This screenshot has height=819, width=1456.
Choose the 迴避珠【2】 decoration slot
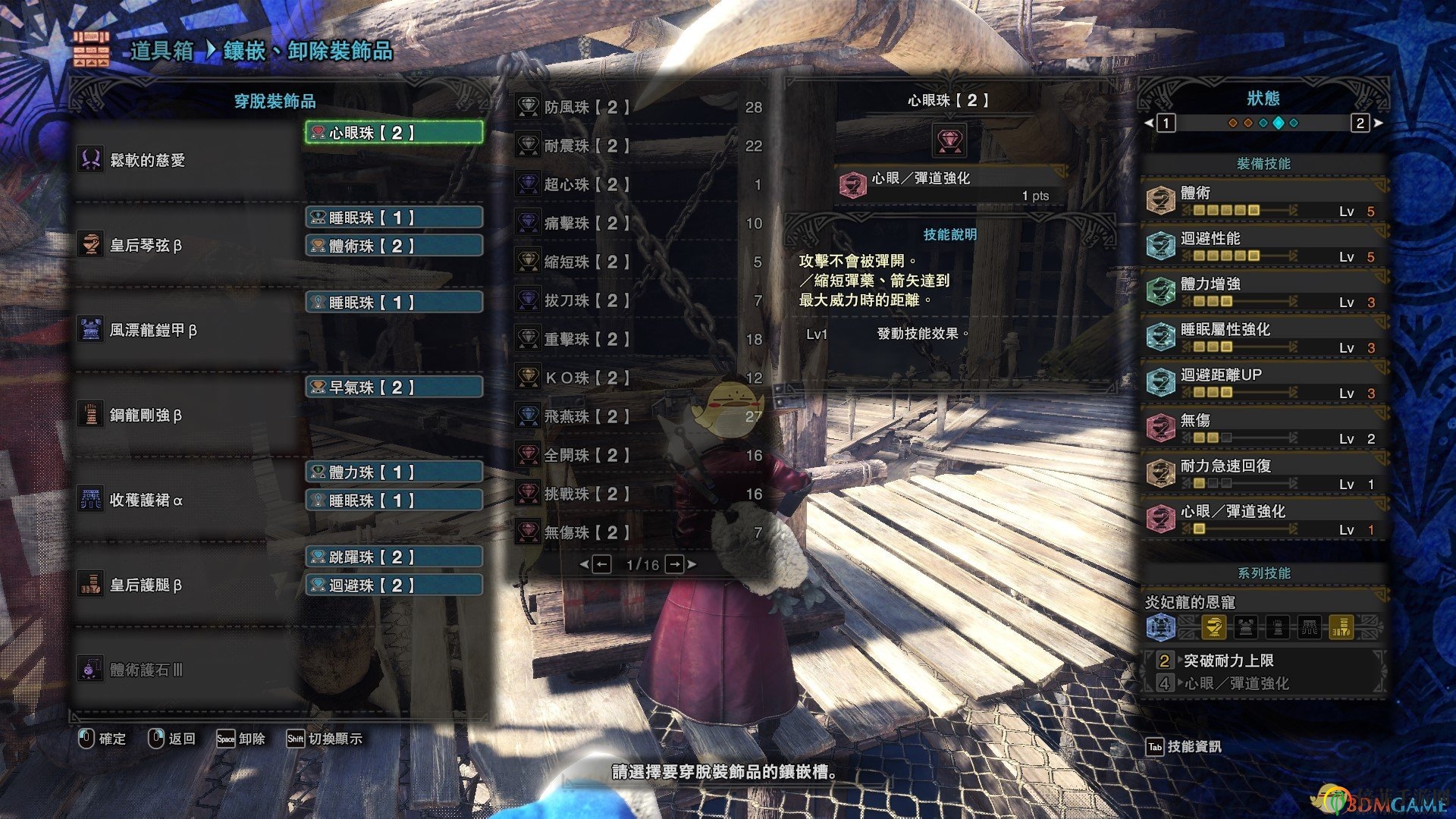(x=394, y=585)
